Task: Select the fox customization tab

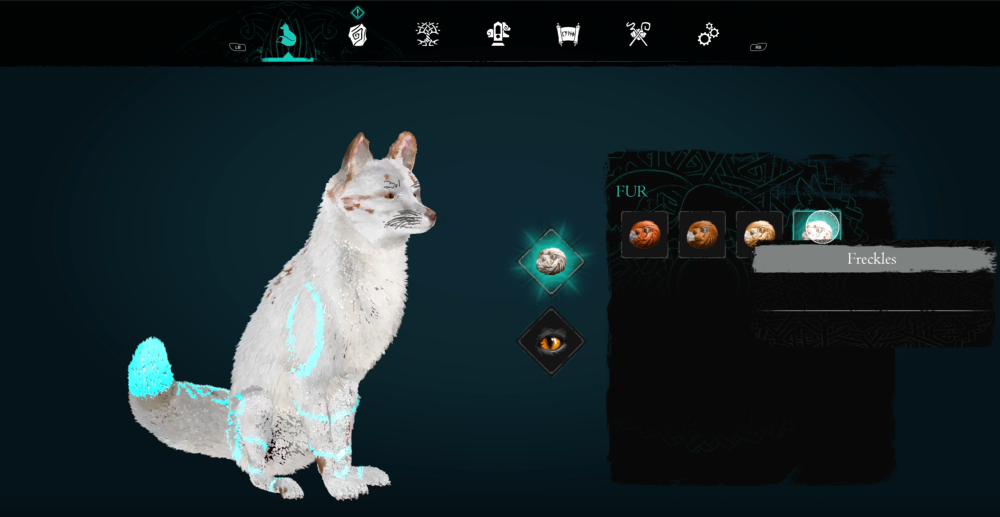Action: click(287, 38)
